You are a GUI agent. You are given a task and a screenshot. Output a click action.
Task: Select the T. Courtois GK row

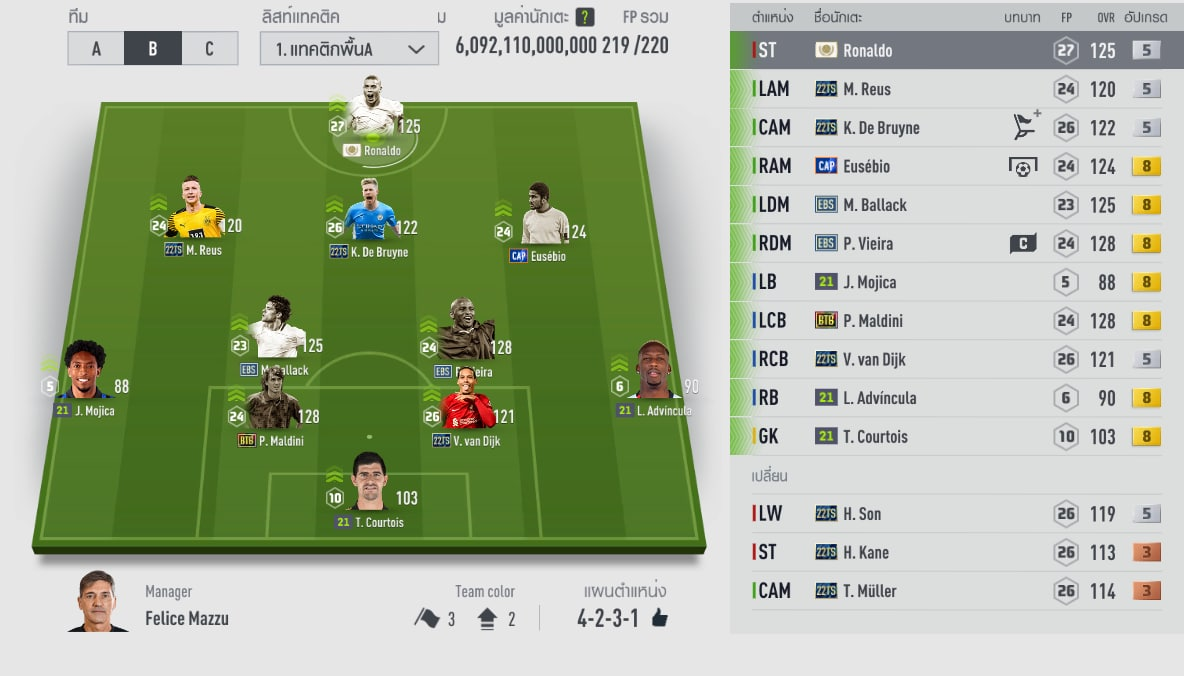pyautogui.click(x=955, y=436)
